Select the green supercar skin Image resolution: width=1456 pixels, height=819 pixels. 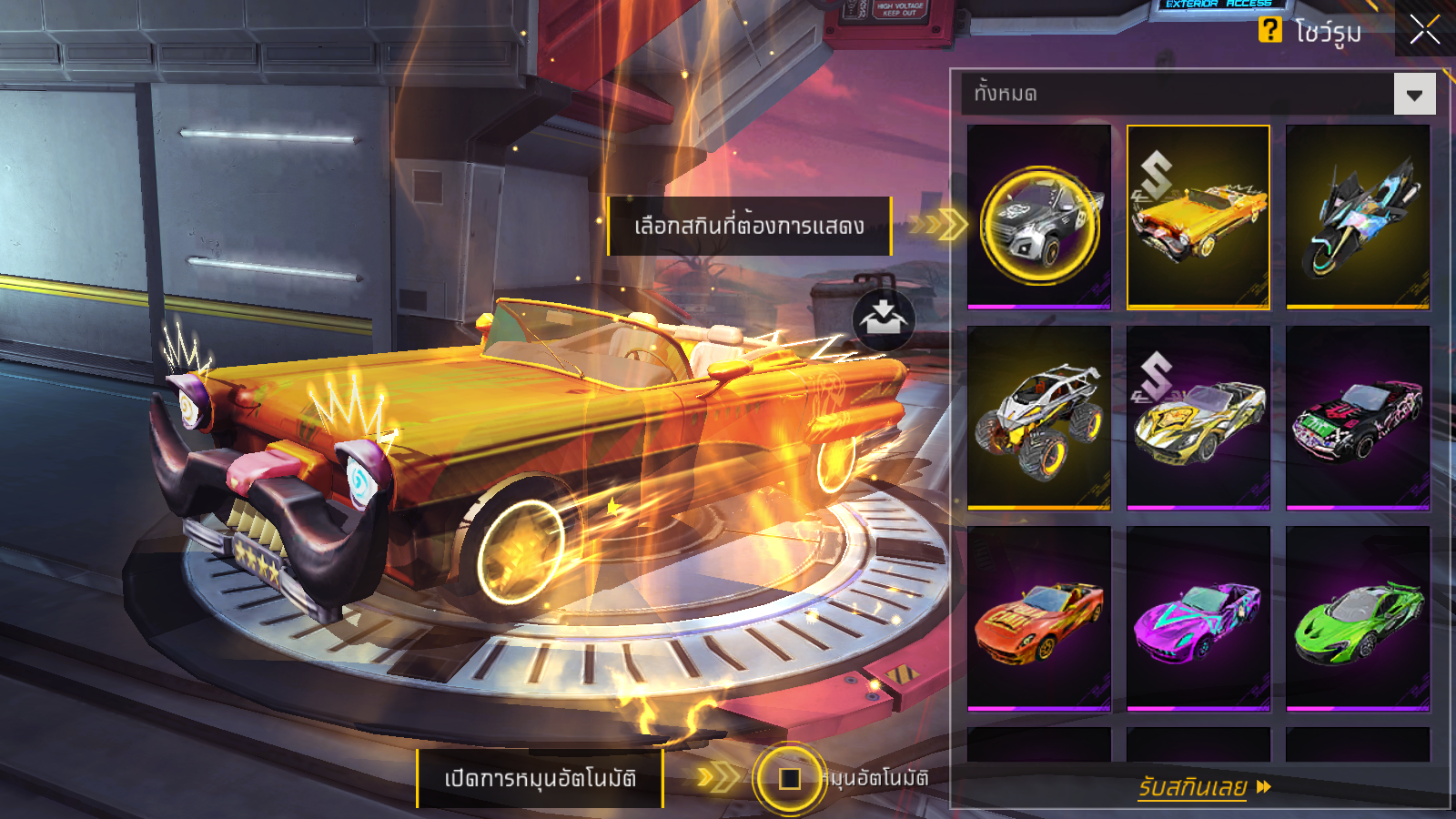tap(1357, 618)
